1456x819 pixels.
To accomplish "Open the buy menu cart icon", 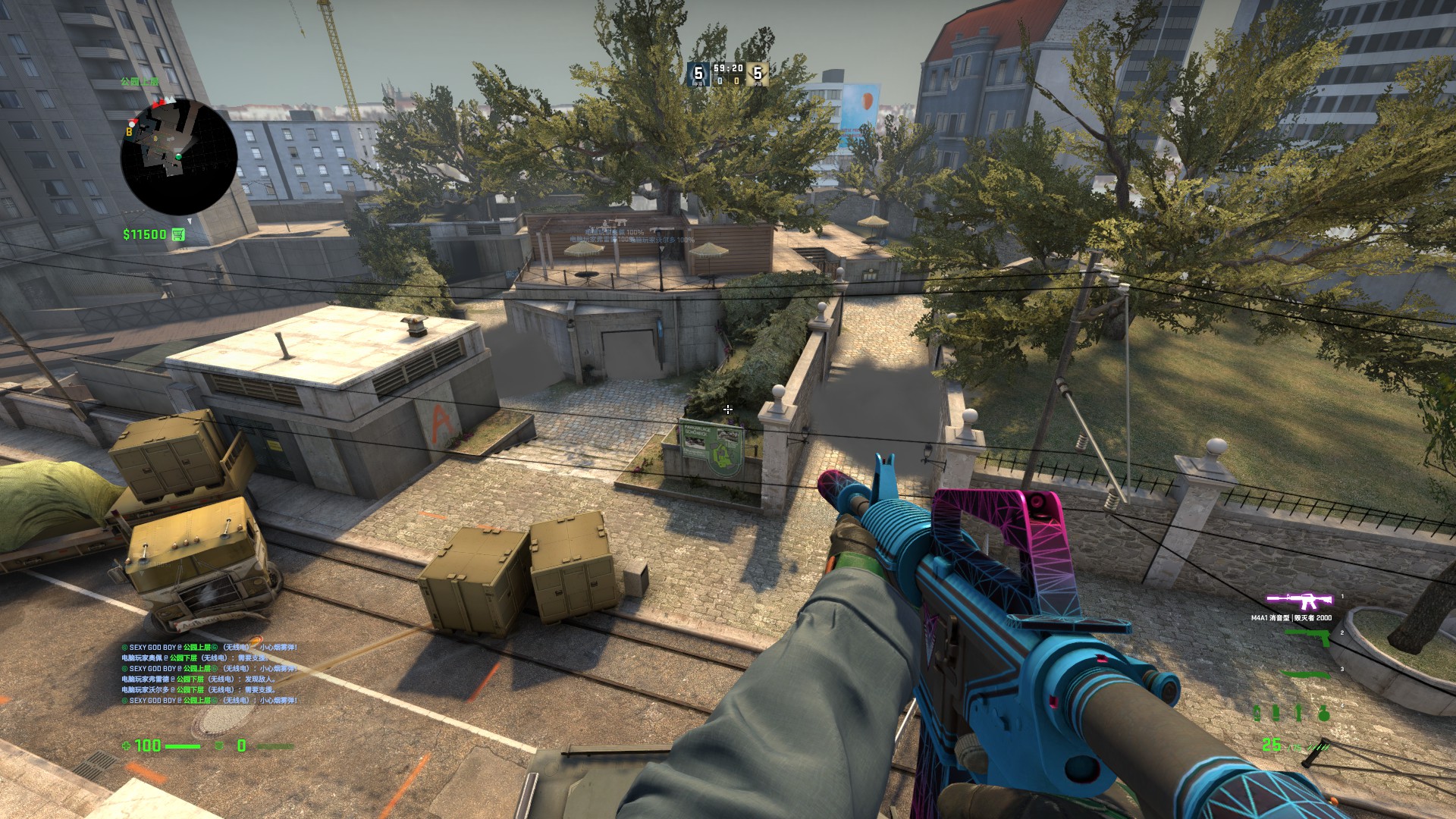I will click(x=178, y=234).
